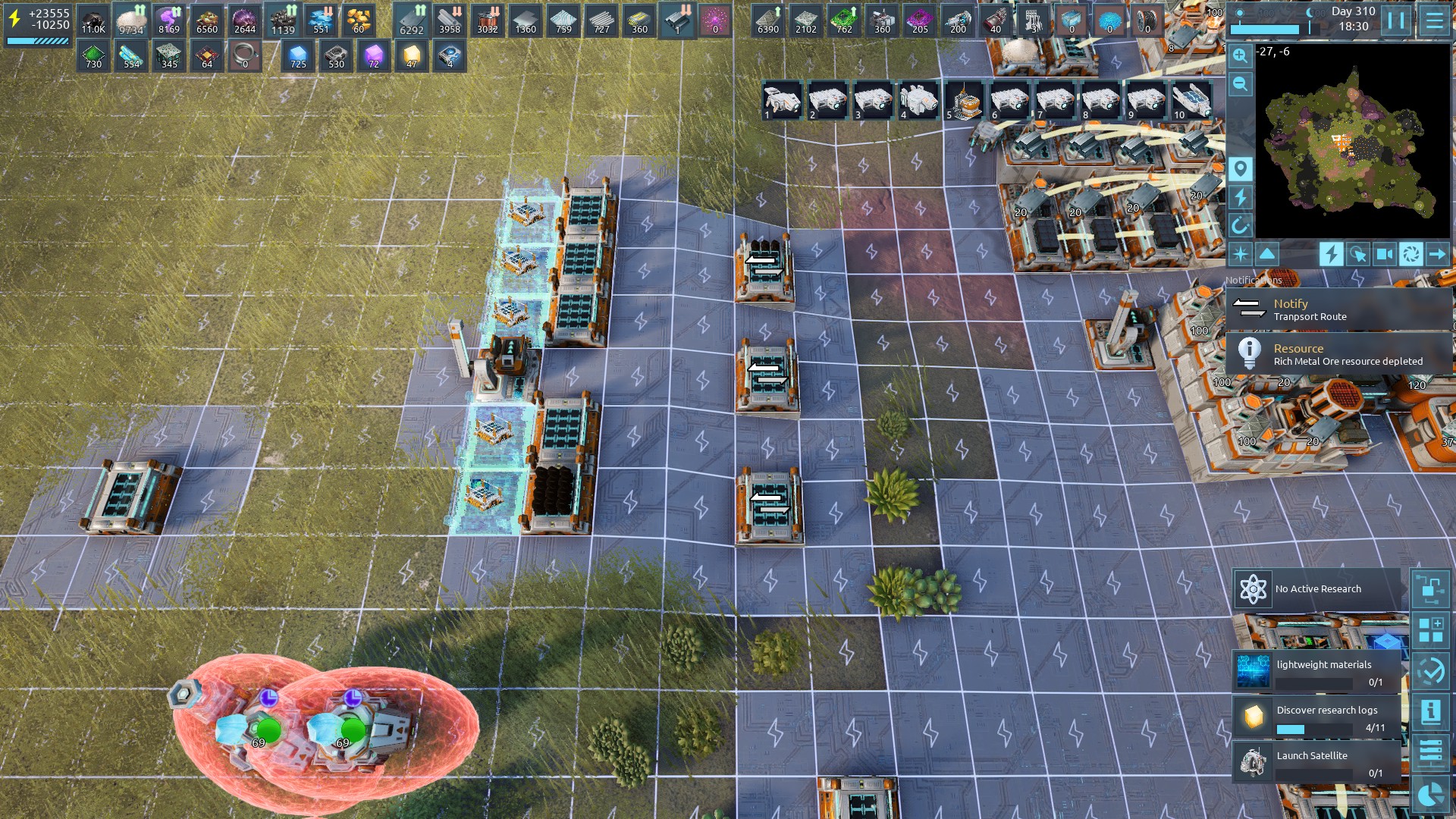Select hotbar slot 1 vehicle

(782, 101)
